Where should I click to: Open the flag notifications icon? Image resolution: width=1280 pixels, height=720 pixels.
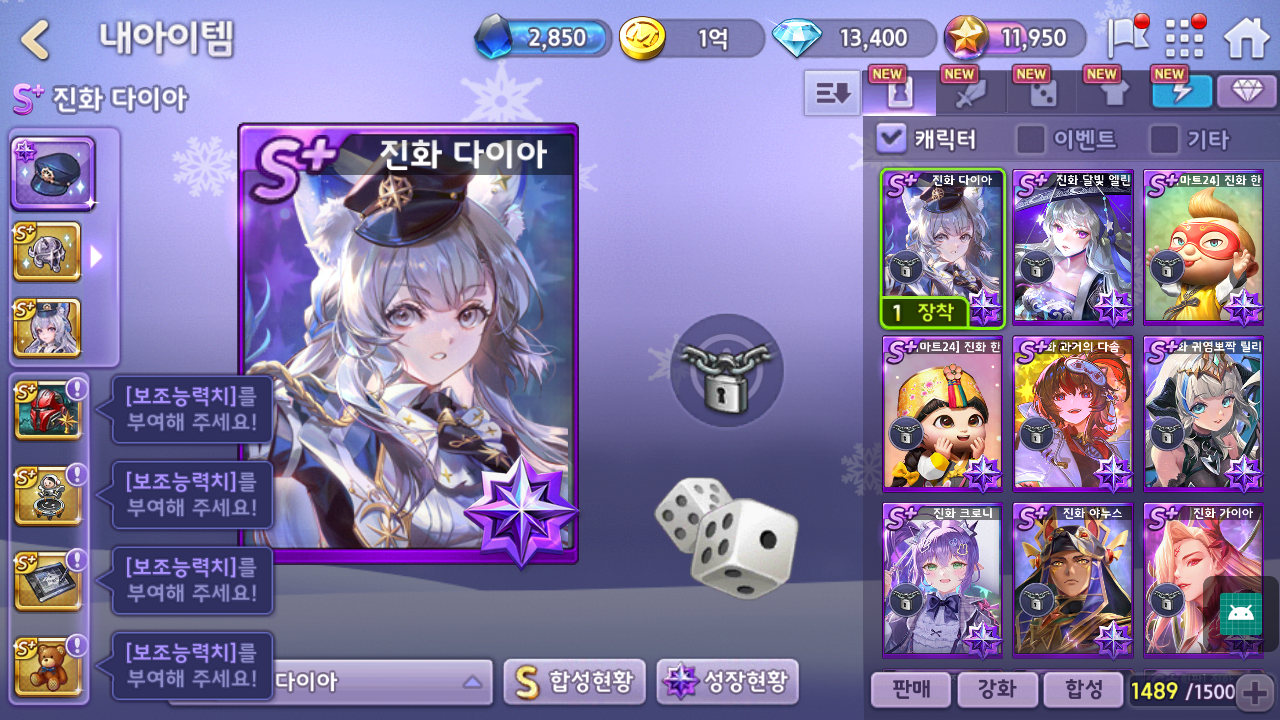click(x=1127, y=39)
